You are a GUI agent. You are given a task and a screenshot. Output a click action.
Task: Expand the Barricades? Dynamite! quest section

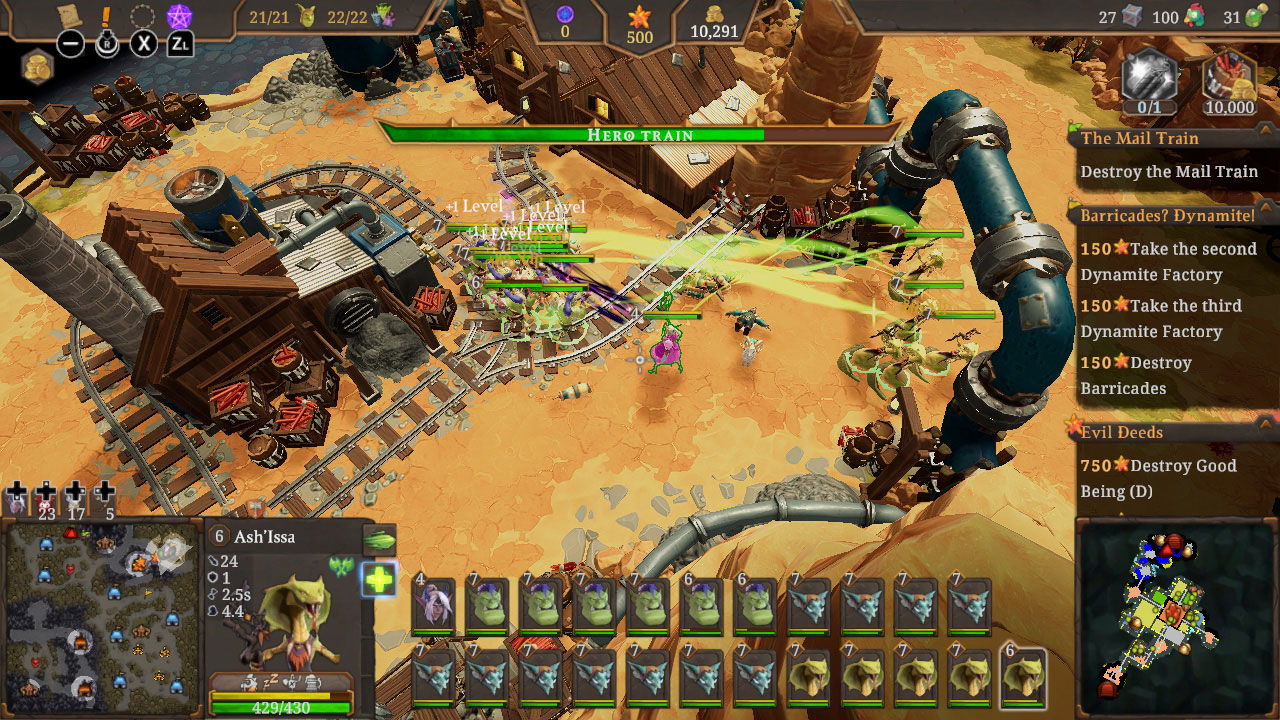[x=1168, y=214]
